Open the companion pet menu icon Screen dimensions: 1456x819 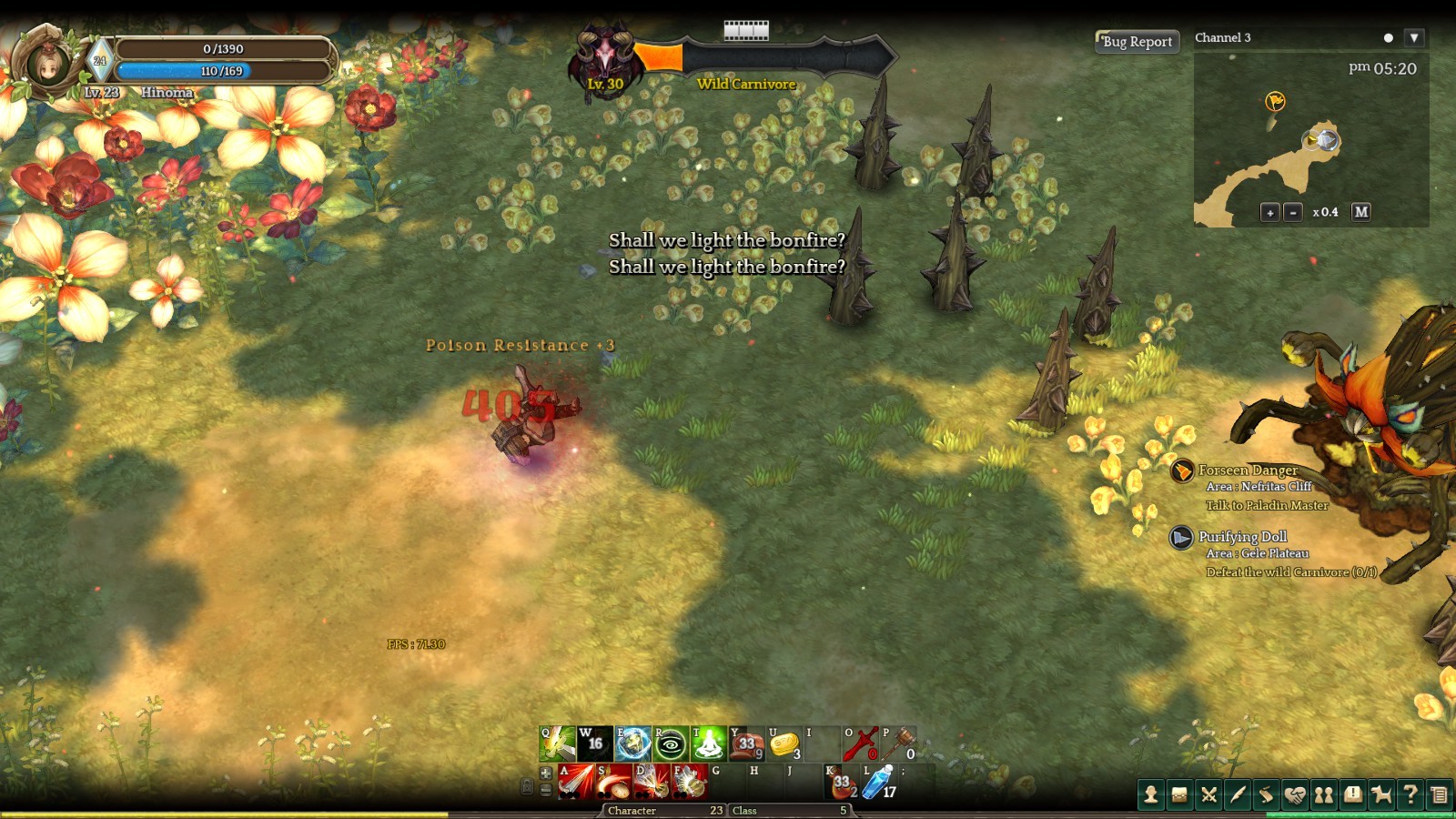1381,795
